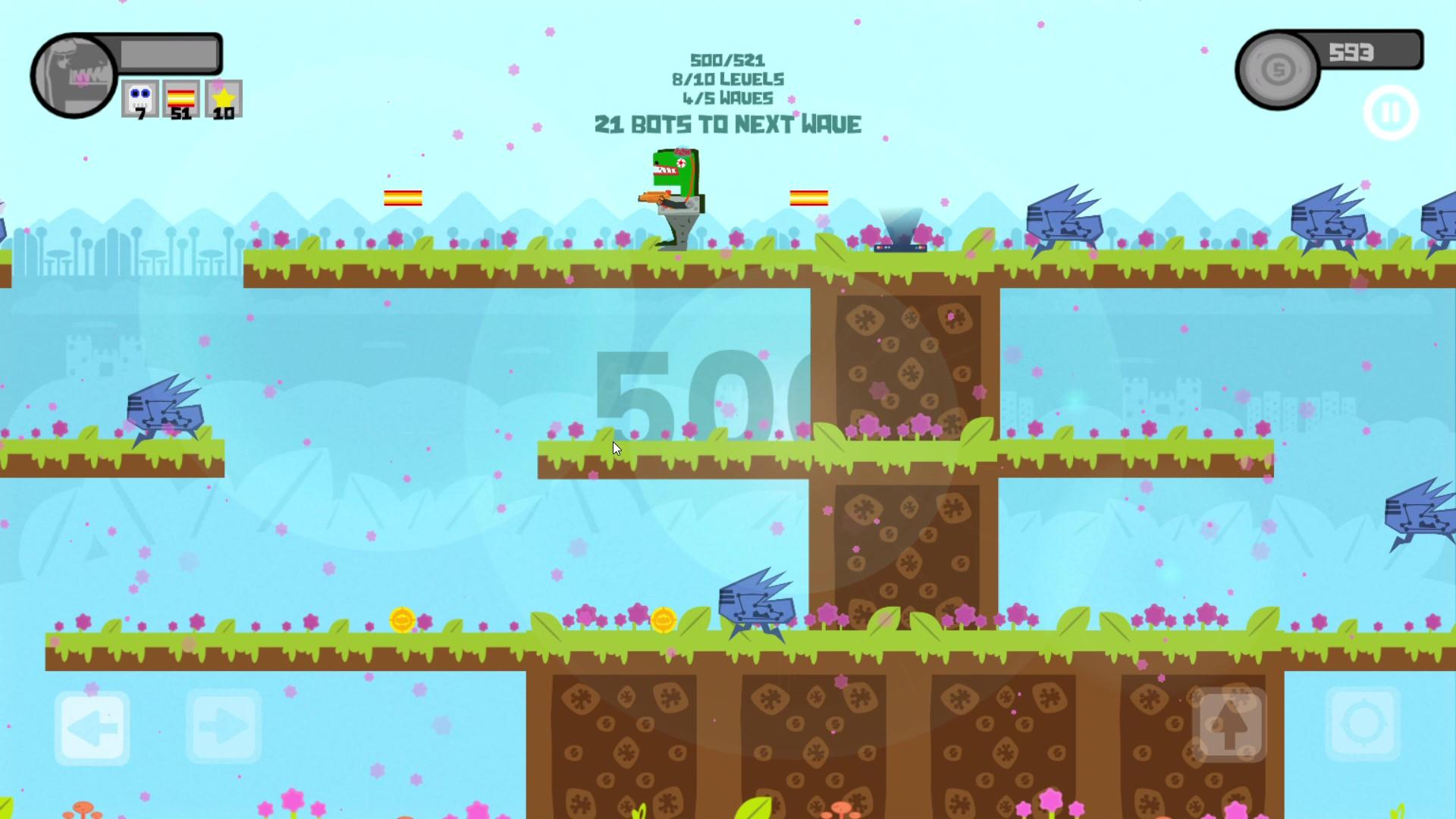The image size is (1456, 819).
Task: Collect the Spain flag pickup left of the player
Action: pyautogui.click(x=402, y=196)
